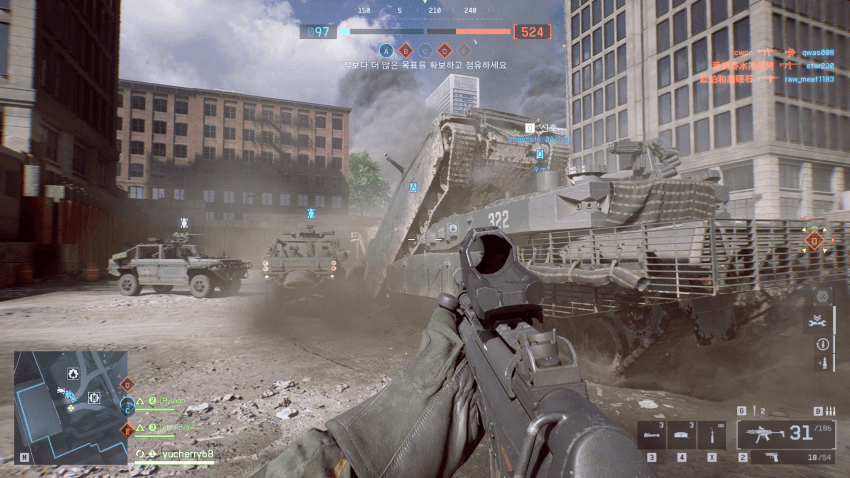This screenshot has width=850, height=478.
Task: Select the objective D indicator at top
Action: [x=445, y=49]
